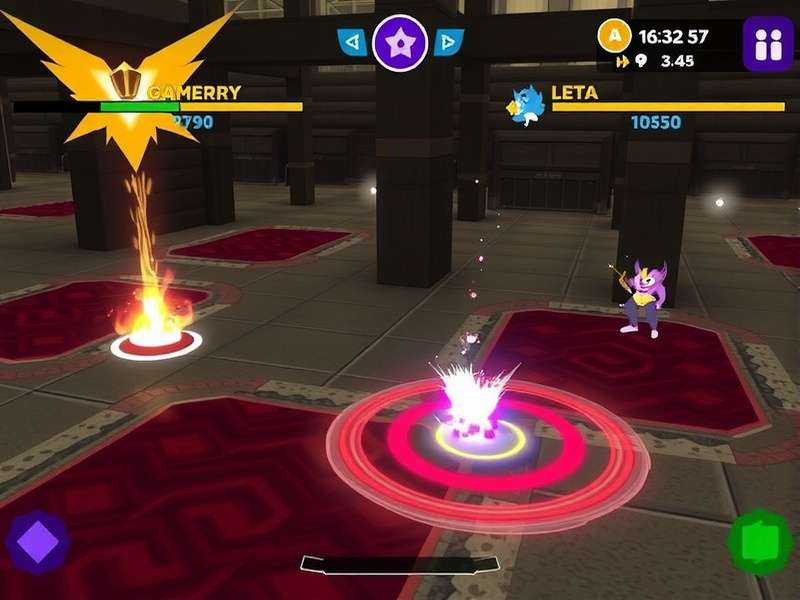800x600 pixels.
Task: Select the left blue arrow button
Action: tap(352, 42)
